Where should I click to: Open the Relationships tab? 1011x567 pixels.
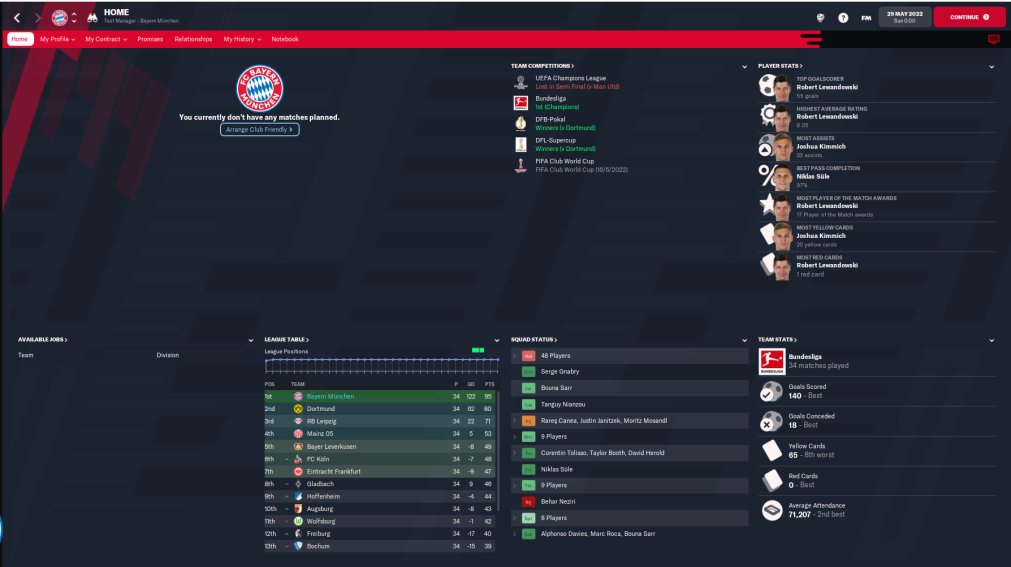coord(193,39)
